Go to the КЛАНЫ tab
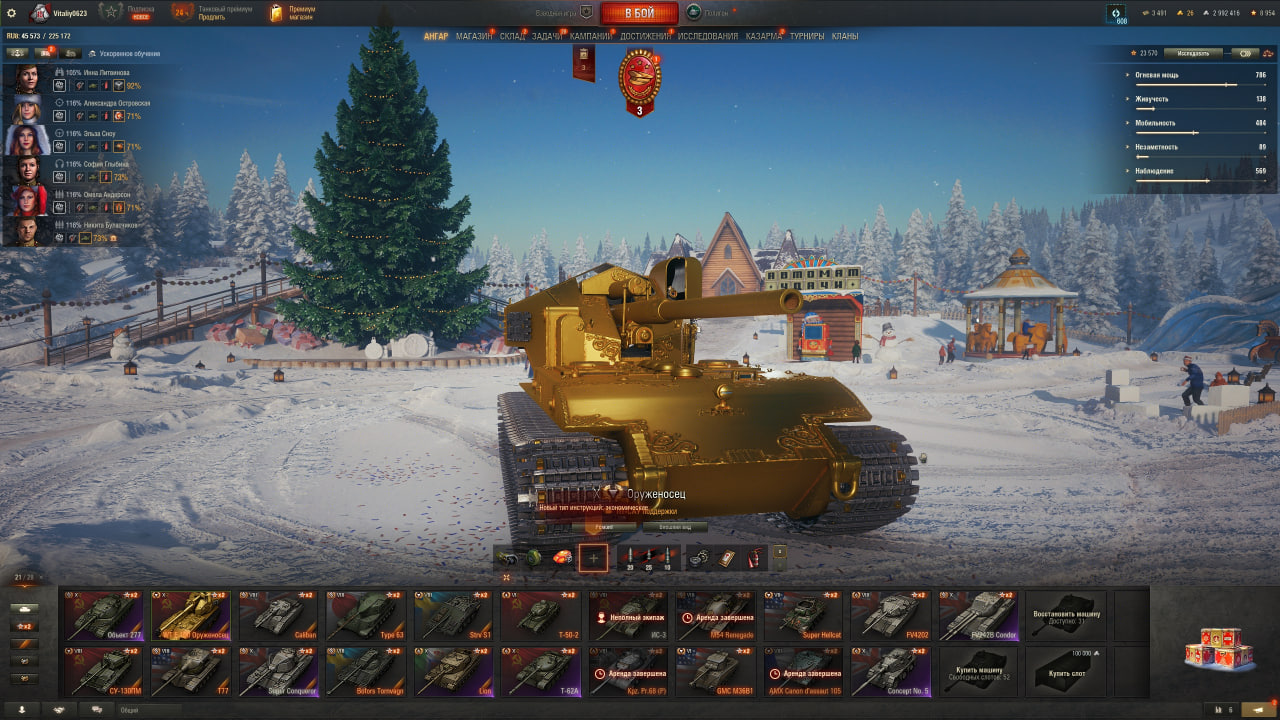Screen dimensions: 1280x720 (x=845, y=36)
